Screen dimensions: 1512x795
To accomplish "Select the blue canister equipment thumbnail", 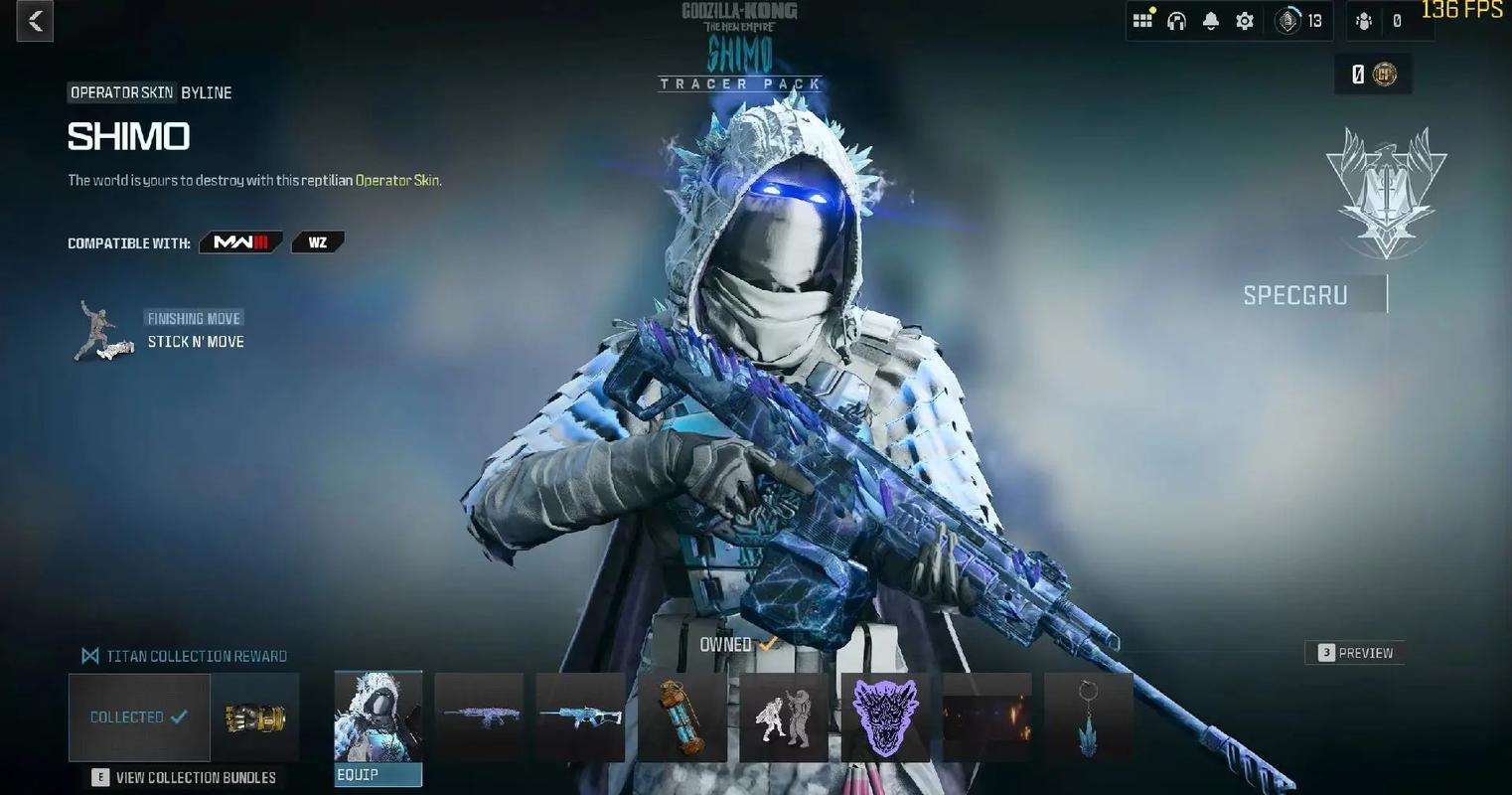I will point(681,717).
